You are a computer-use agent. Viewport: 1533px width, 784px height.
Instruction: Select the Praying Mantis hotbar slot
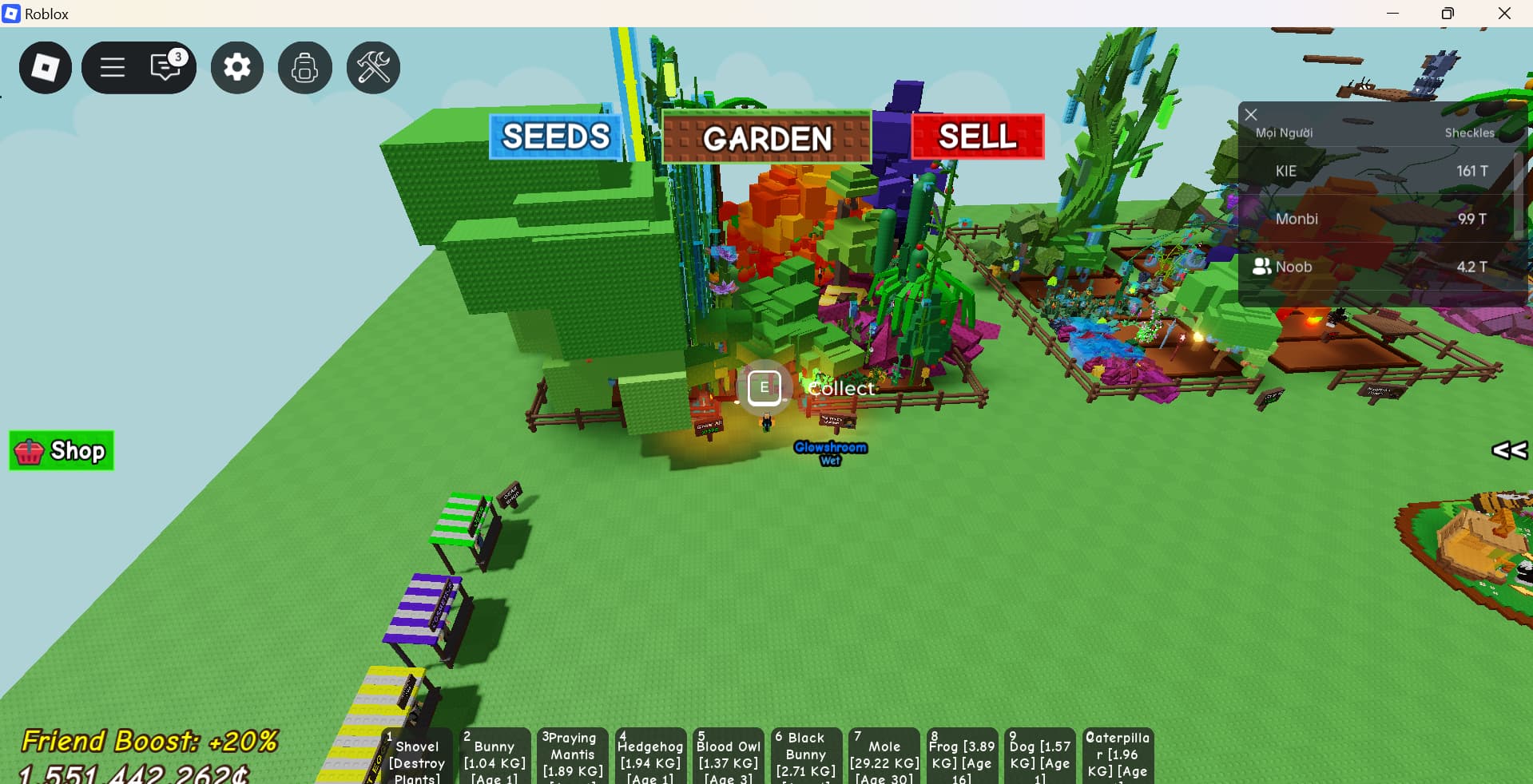coord(572,757)
